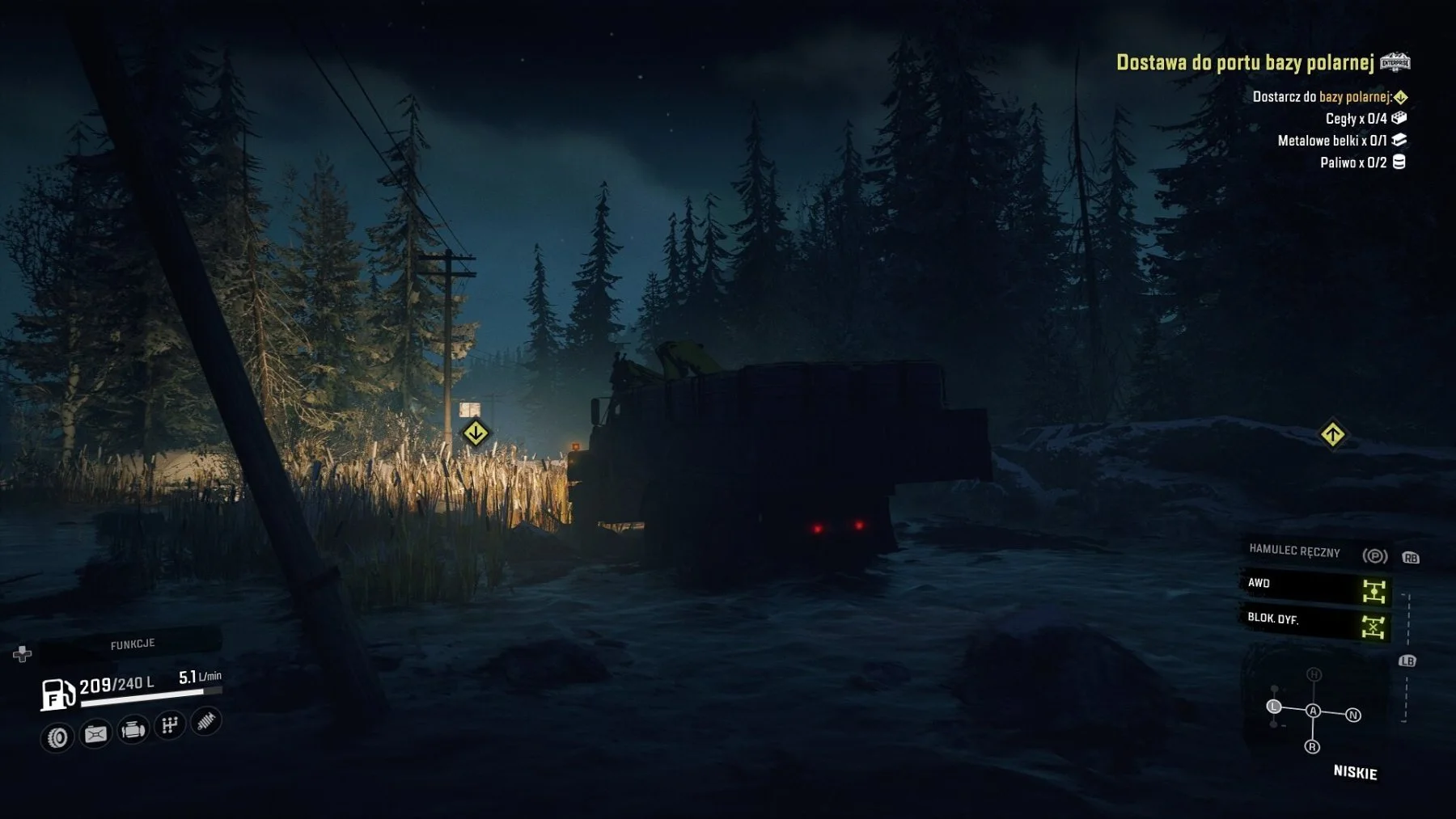
Task: Select the Metalowe belki delivery requirement
Action: tap(1332, 141)
